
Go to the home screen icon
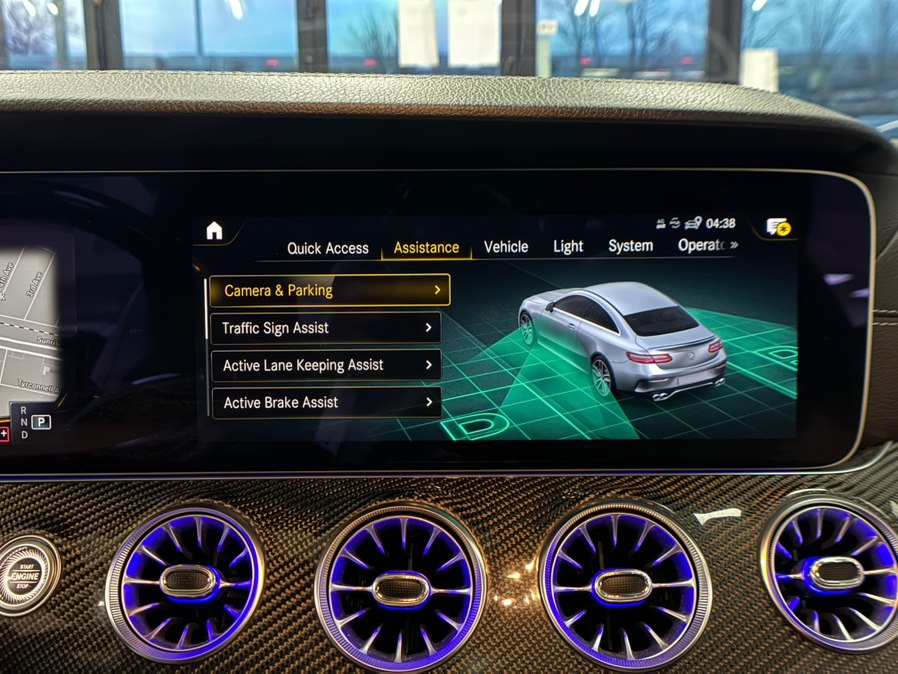click(x=214, y=231)
